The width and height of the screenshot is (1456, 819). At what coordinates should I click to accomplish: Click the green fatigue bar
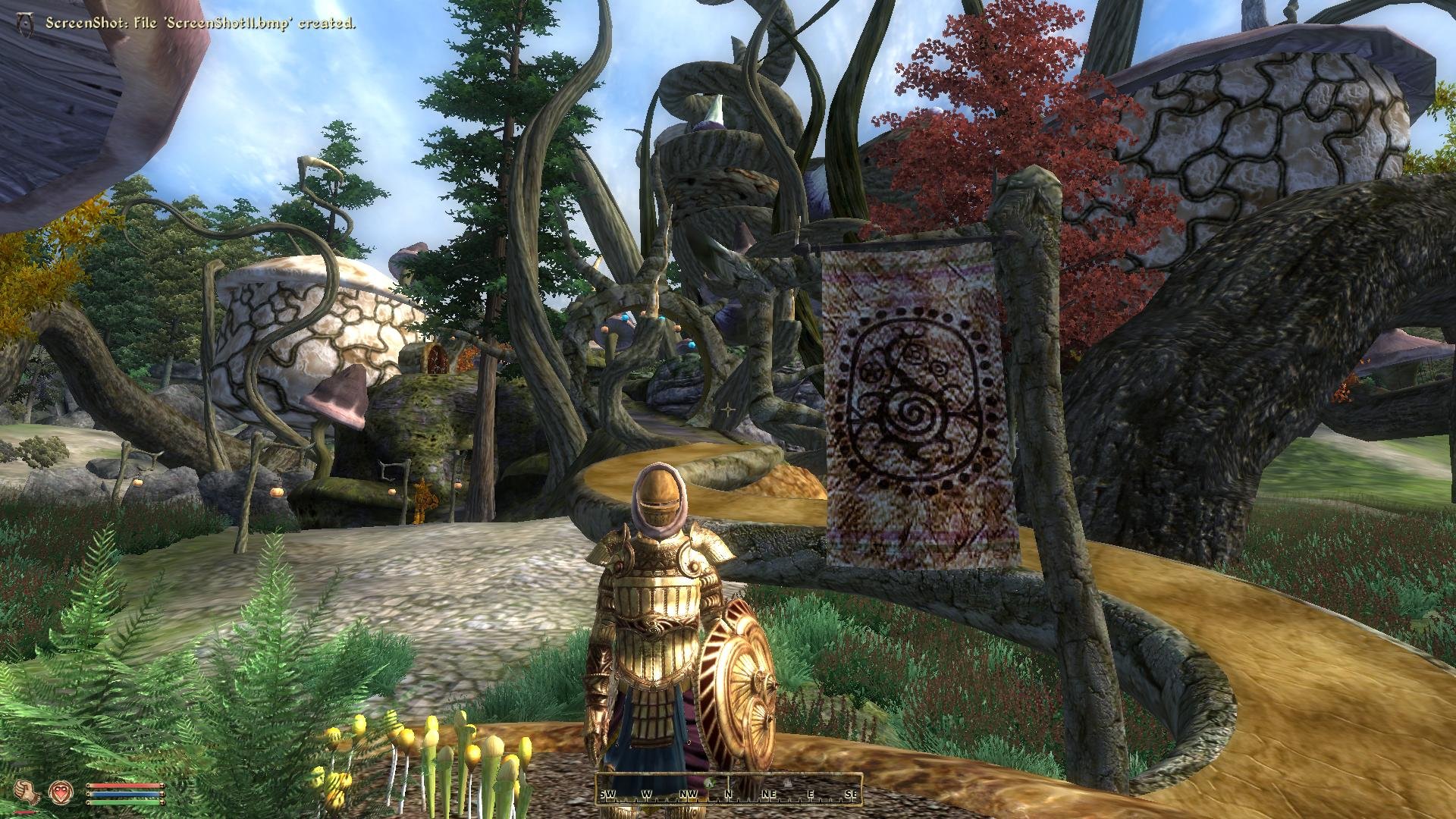pyautogui.click(x=125, y=802)
